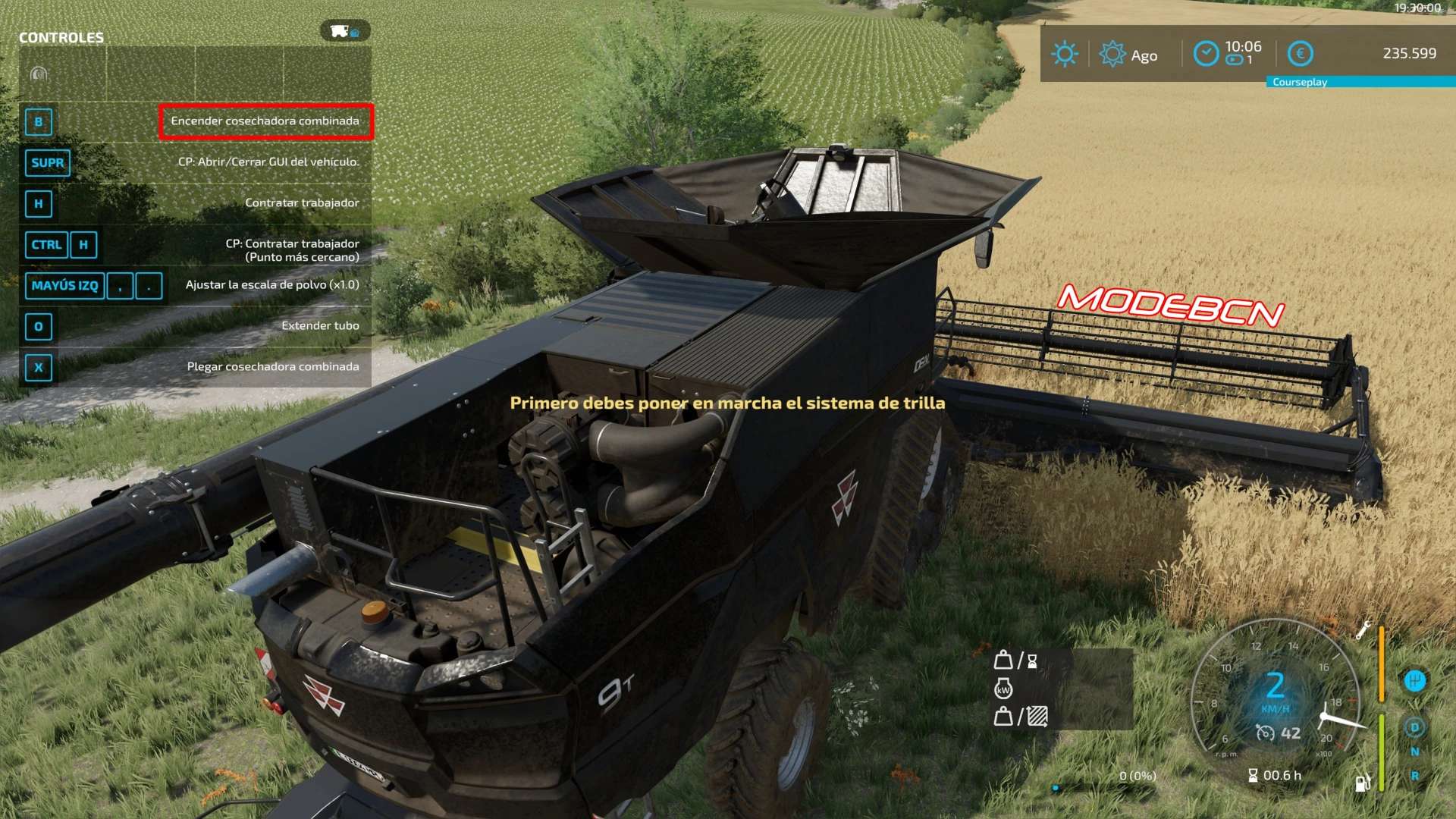The width and height of the screenshot is (1456, 819).
Task: Click the blue gearbox icon beside the speedometer
Action: click(1415, 680)
